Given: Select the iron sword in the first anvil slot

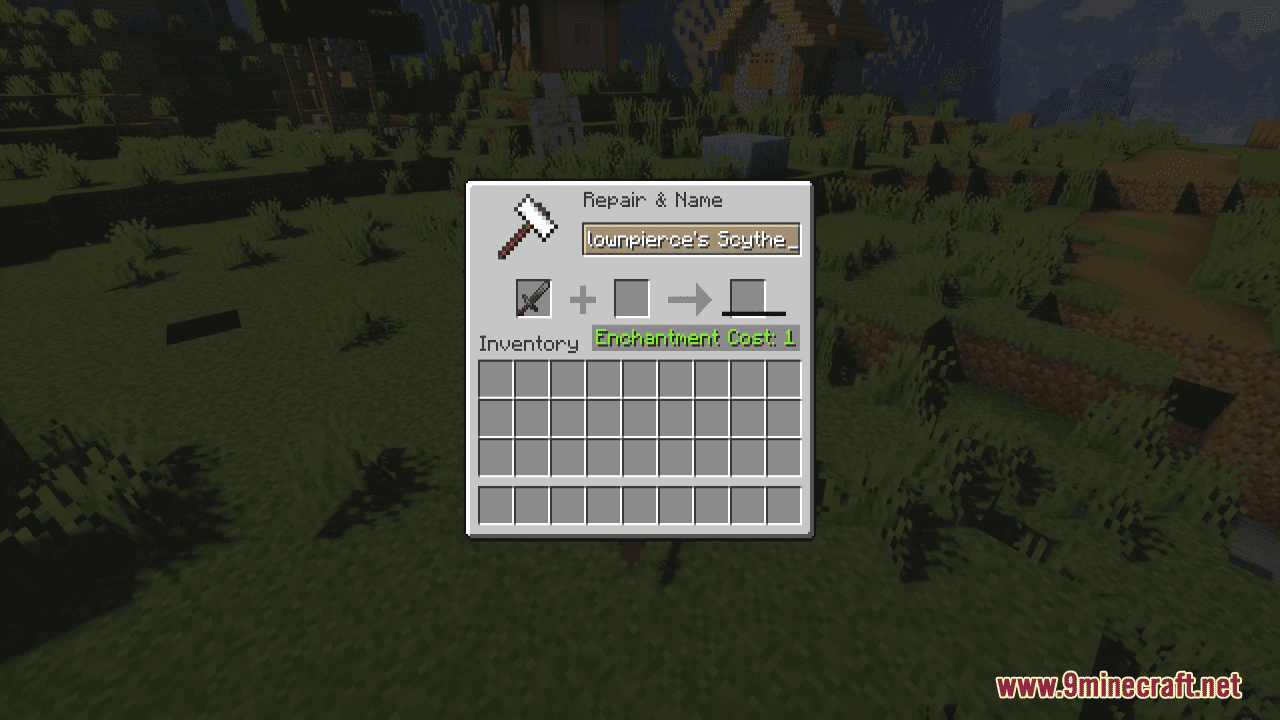Looking at the screenshot, I should tap(533, 297).
